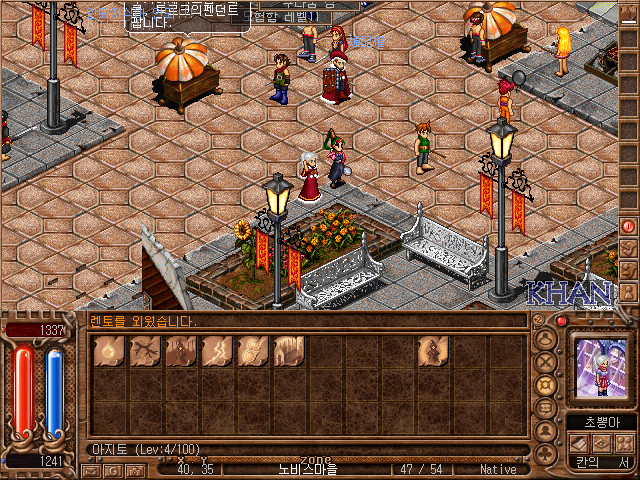Select the cracked branches skill icon
640x480 pixels.
(x=144, y=350)
